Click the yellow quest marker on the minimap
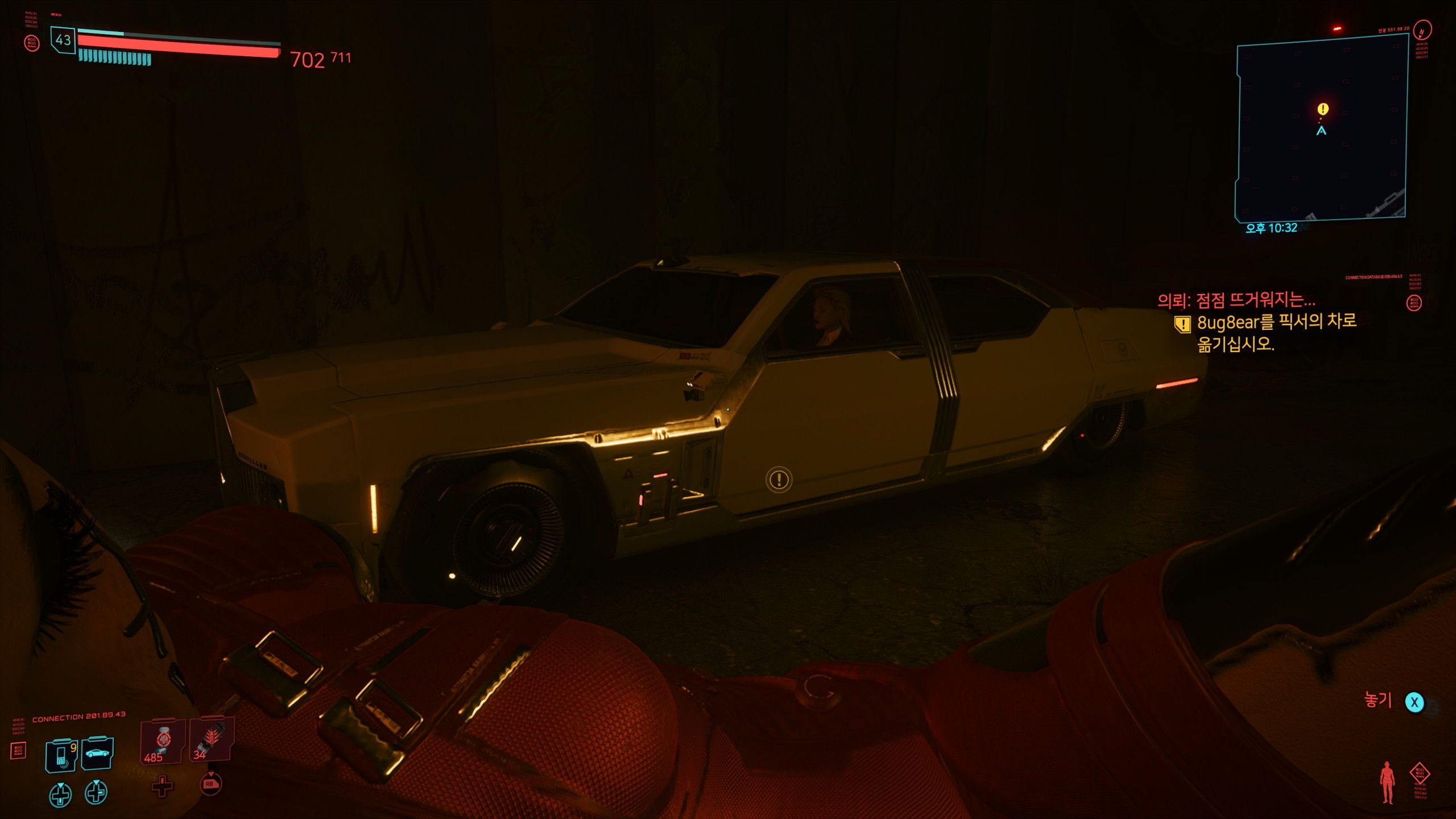1456x819 pixels. pos(1323,109)
